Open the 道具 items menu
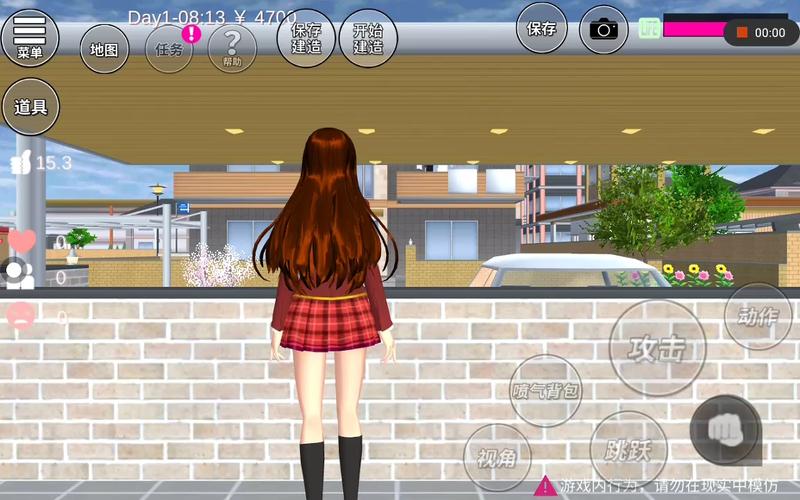This screenshot has height=500, width=800. tap(31, 107)
